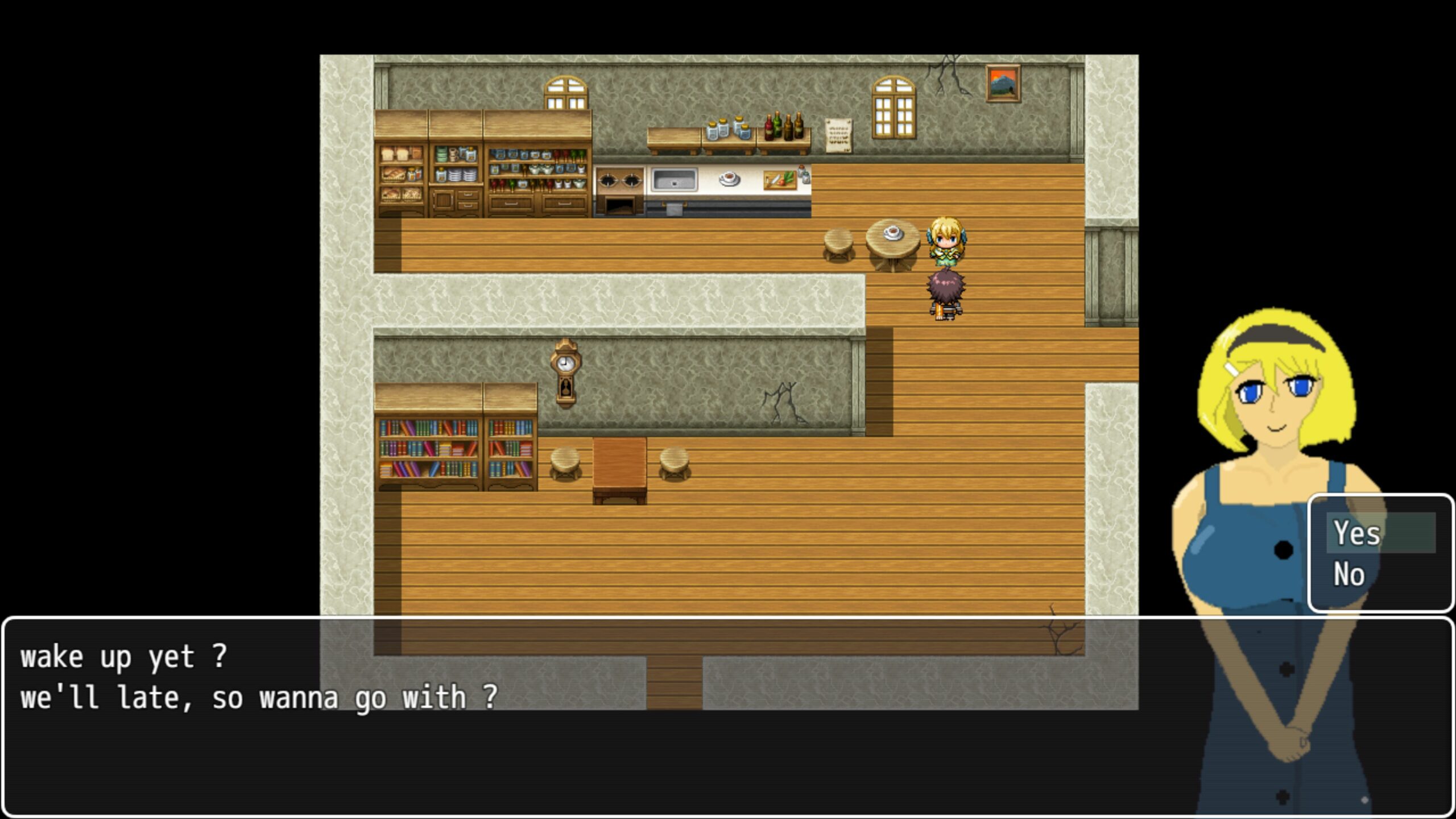Choose the Yes dialogue option

[x=1380, y=533]
